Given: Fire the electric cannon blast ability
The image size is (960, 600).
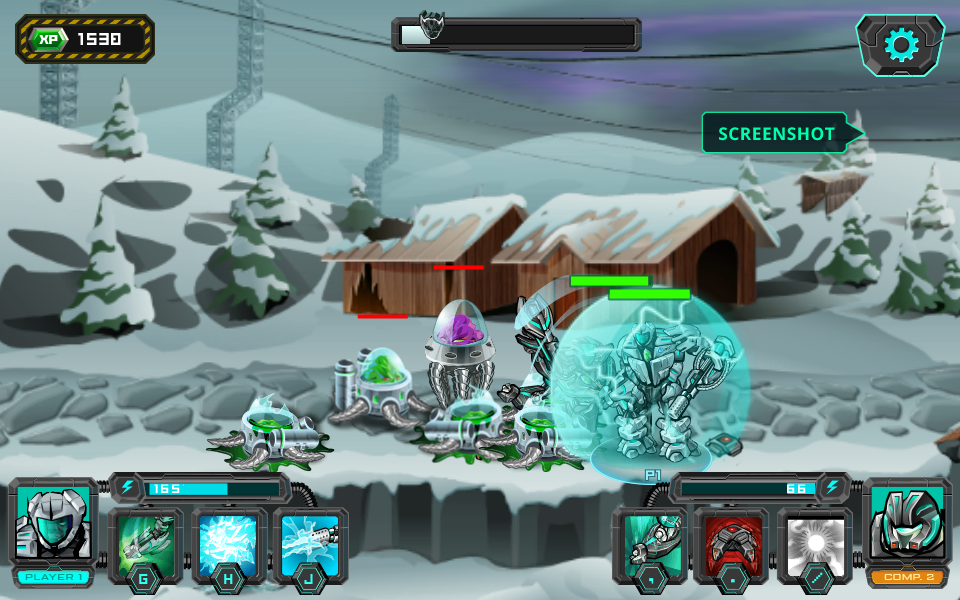Looking at the screenshot, I should point(310,545).
